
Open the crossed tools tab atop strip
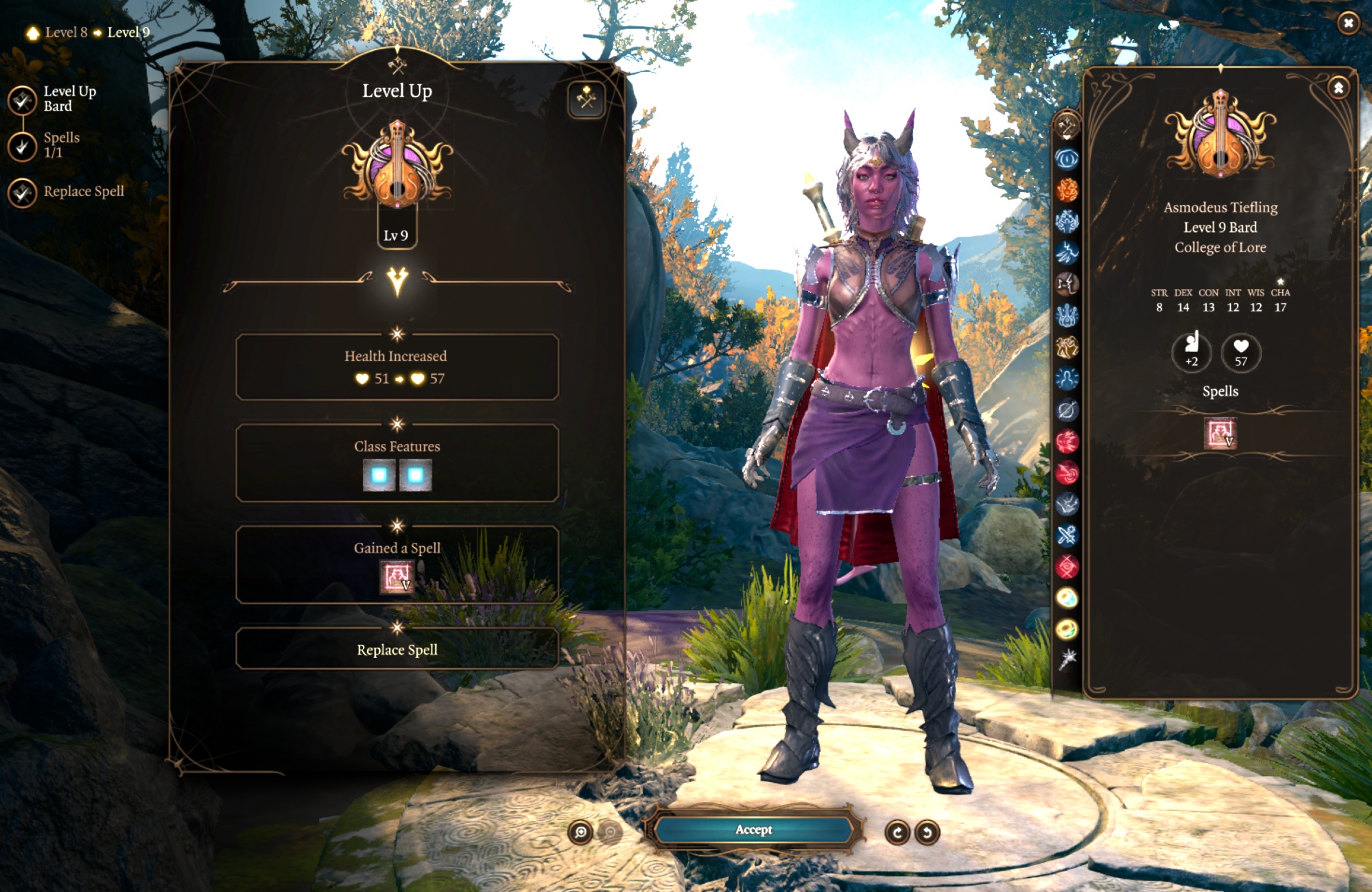pyautogui.click(x=1067, y=126)
